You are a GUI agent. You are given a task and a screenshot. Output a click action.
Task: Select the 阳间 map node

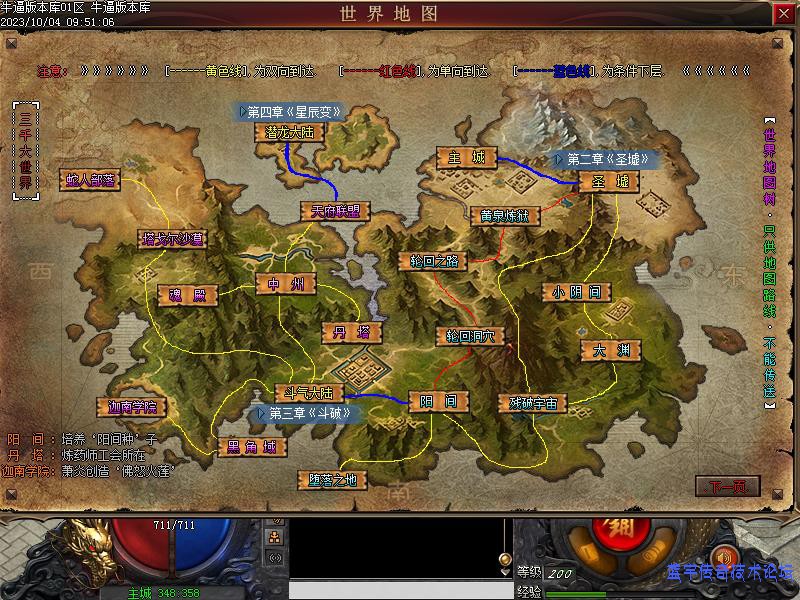tap(438, 401)
